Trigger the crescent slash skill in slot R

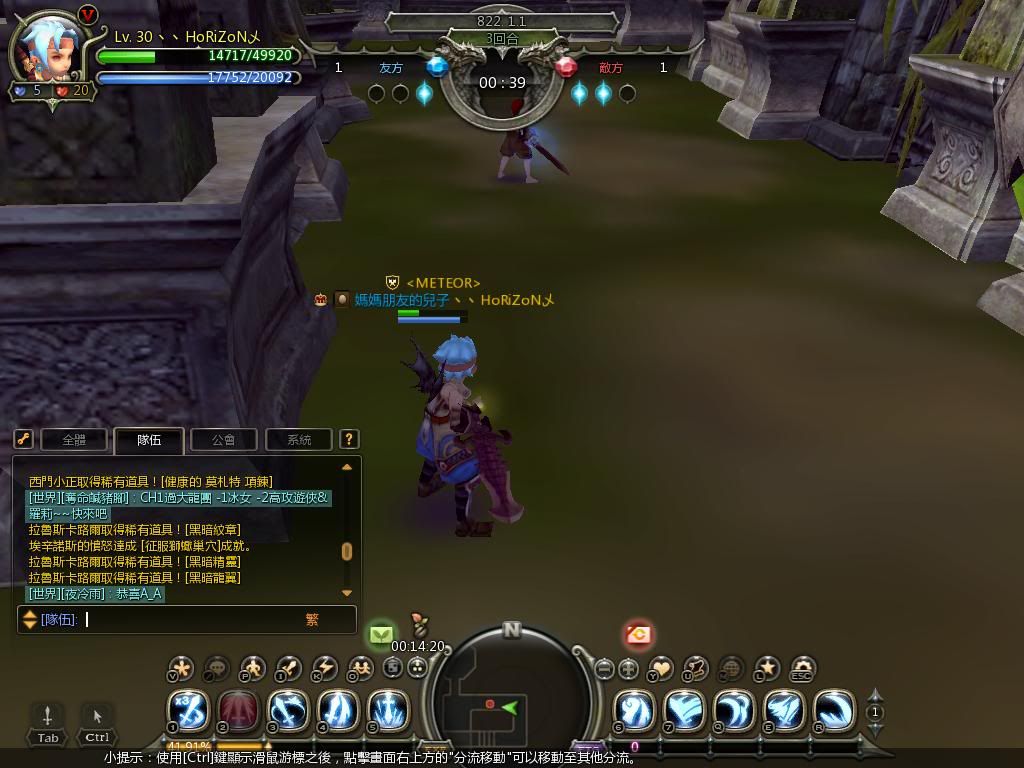(x=833, y=711)
